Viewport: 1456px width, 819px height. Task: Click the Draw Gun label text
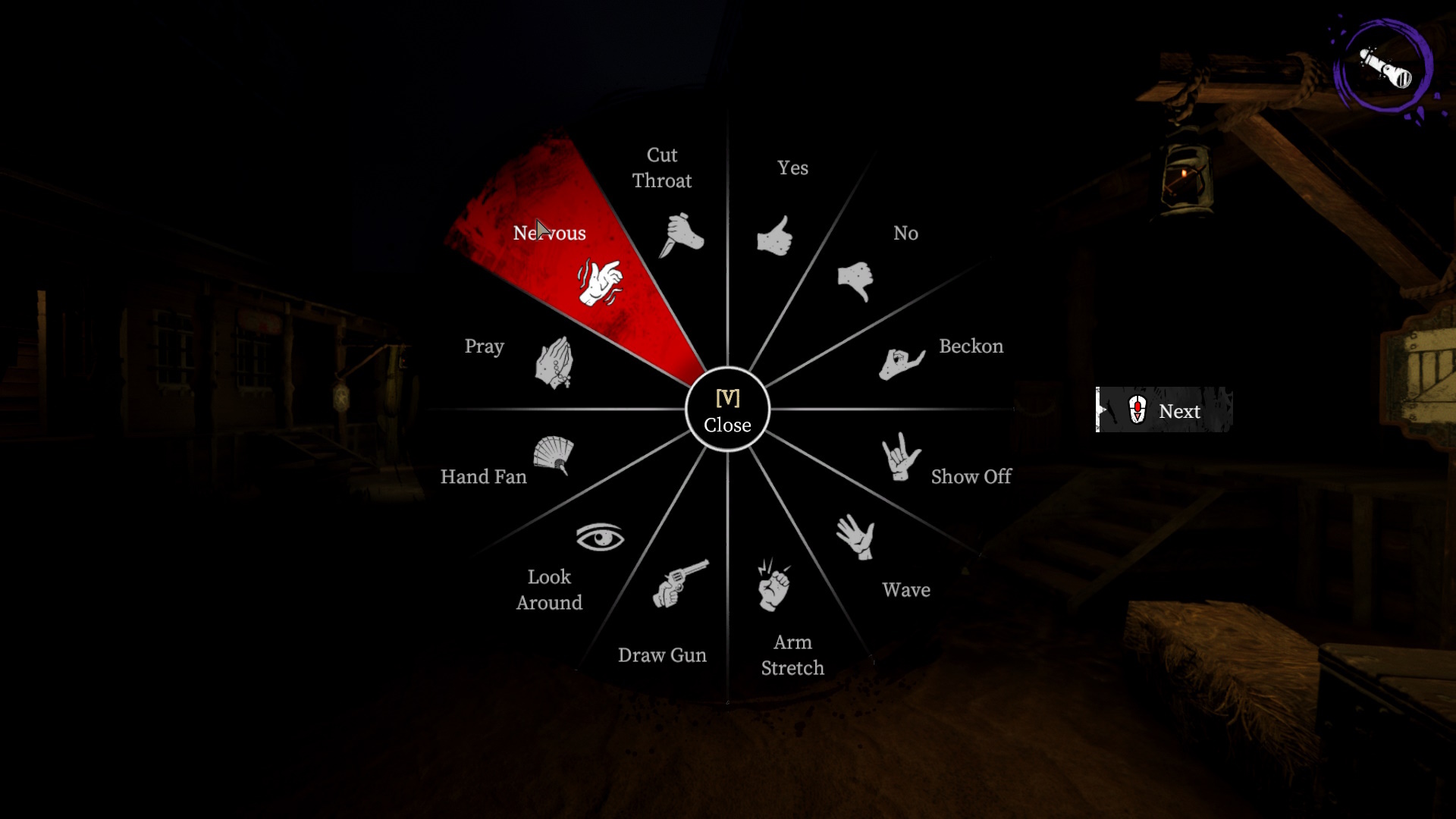coord(662,654)
